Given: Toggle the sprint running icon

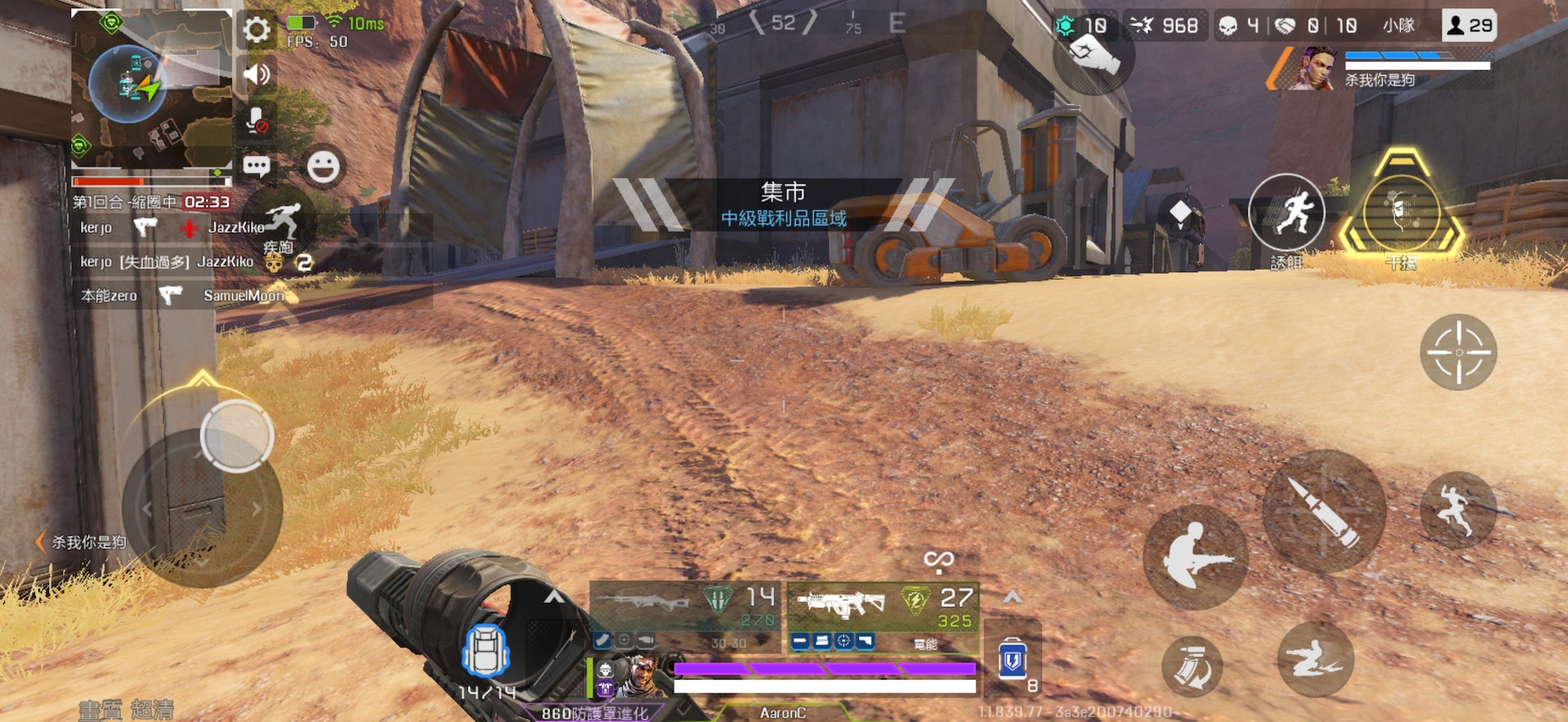Looking at the screenshot, I should [x=281, y=223].
